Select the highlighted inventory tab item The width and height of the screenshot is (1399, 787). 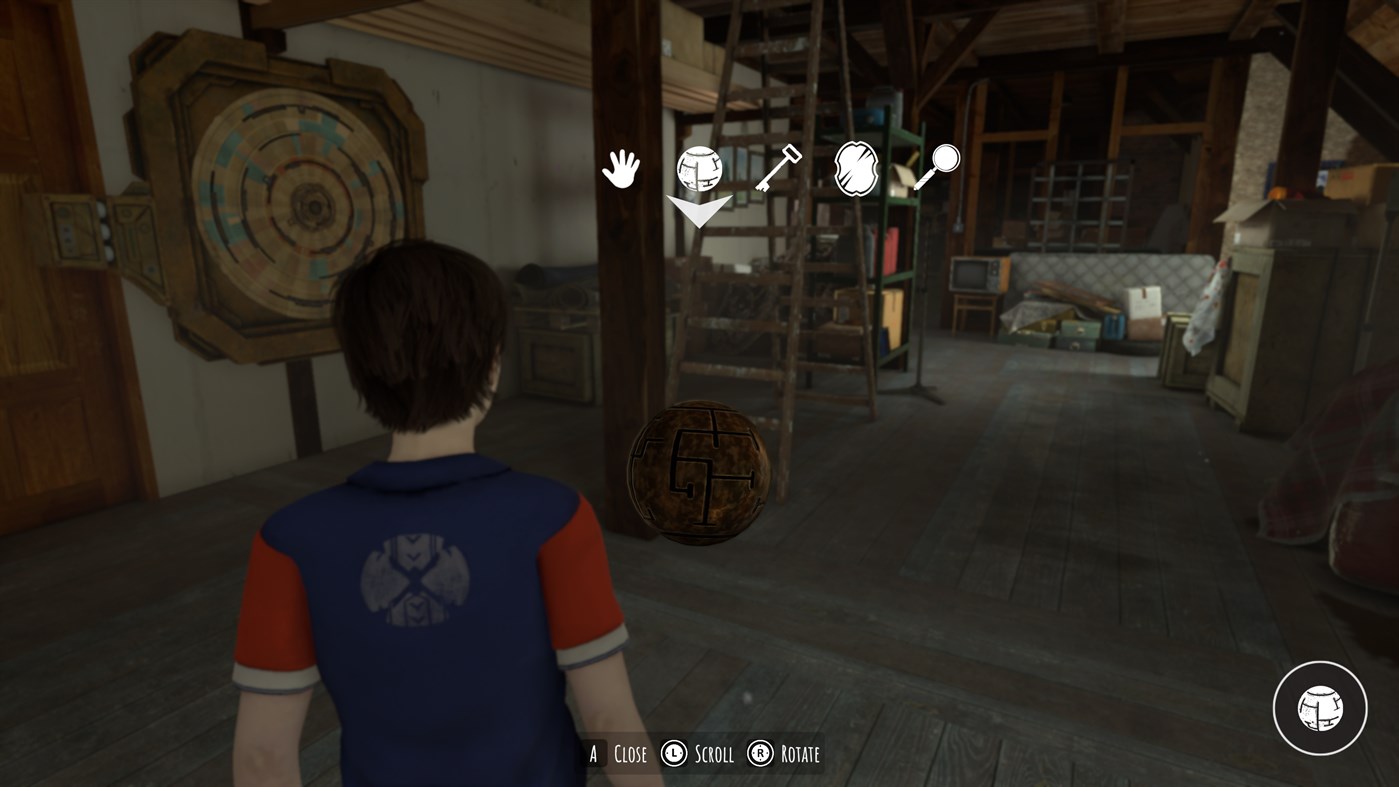[x=699, y=168]
